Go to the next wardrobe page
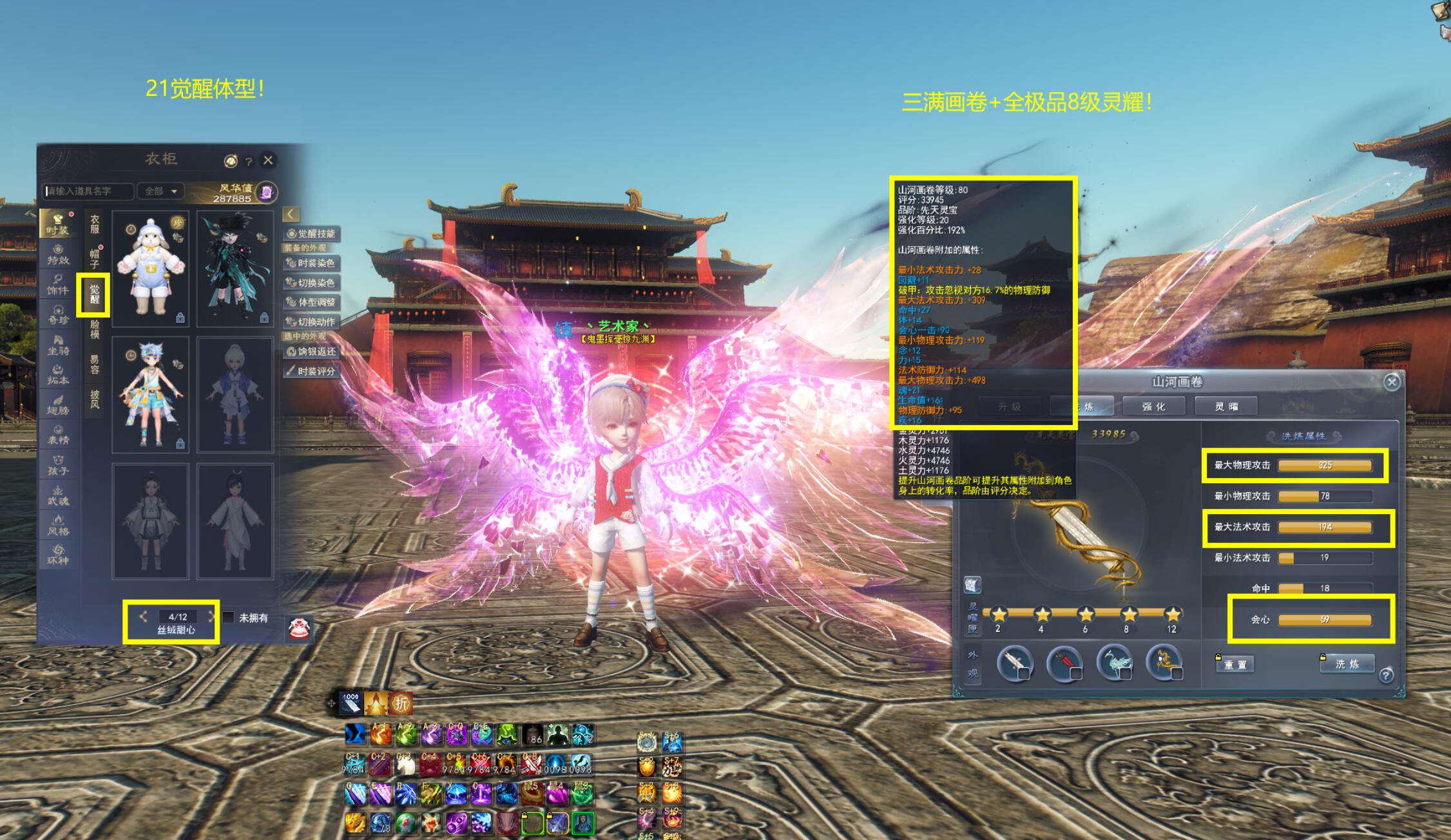 (211, 617)
